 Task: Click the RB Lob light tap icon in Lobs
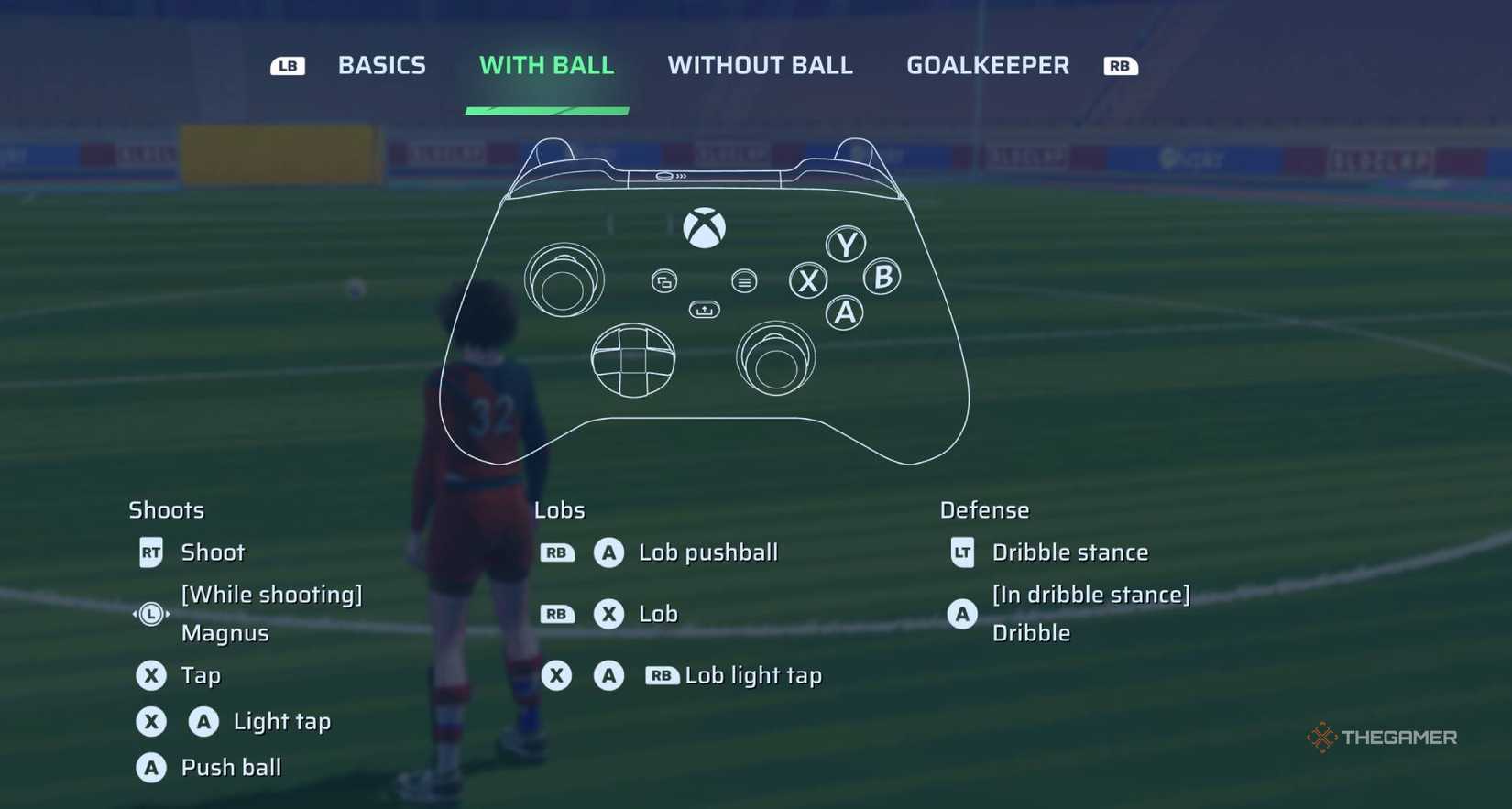pyautogui.click(x=662, y=675)
